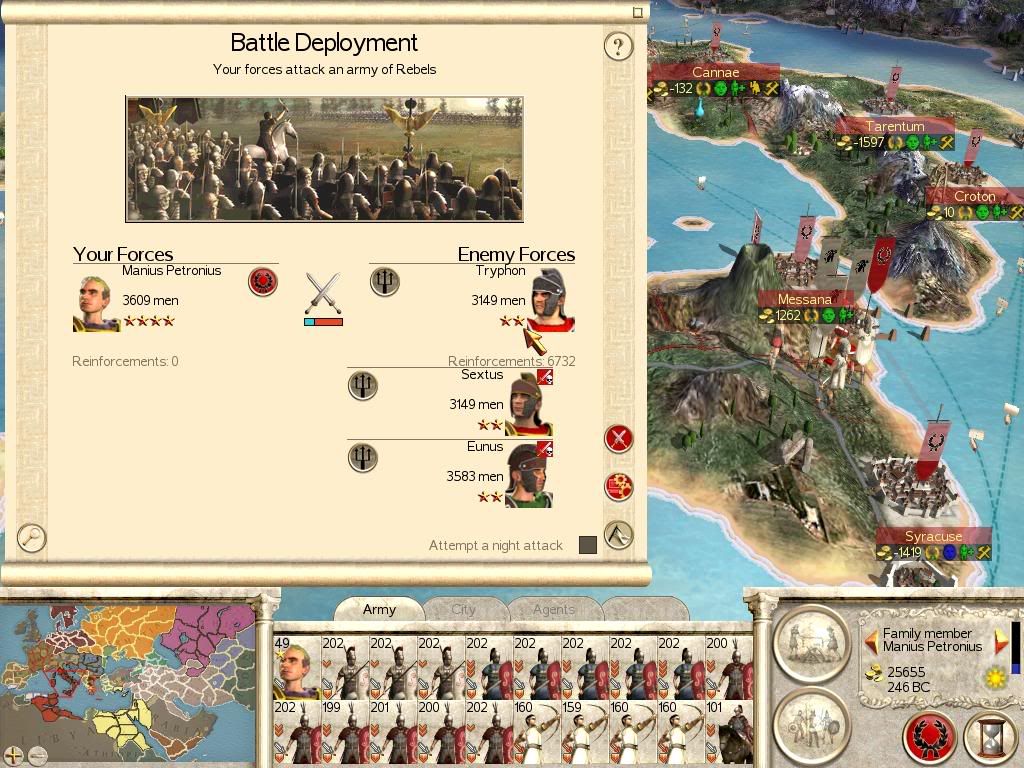
Task: Click the magnifying glass button on the scroll
Action: pos(32,538)
